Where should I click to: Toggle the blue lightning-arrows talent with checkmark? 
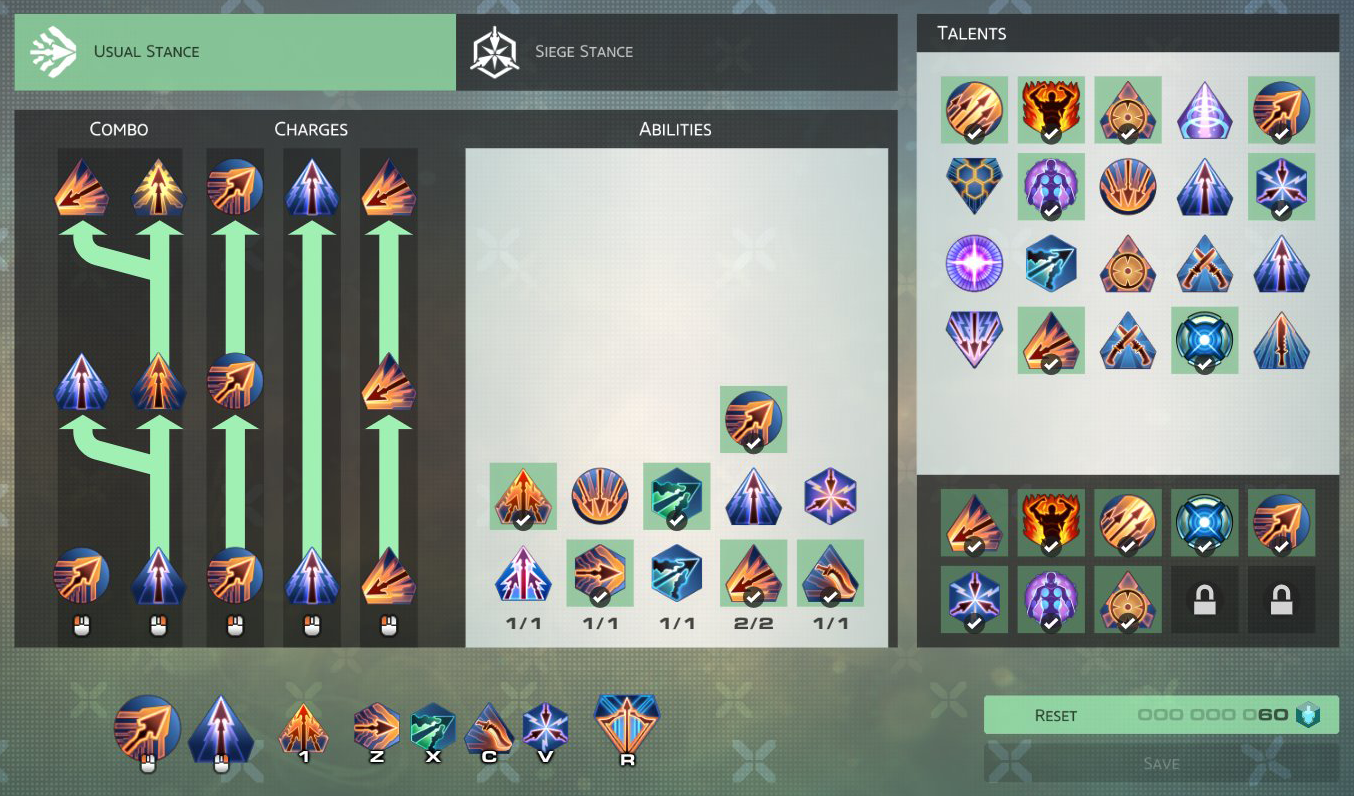1281,187
